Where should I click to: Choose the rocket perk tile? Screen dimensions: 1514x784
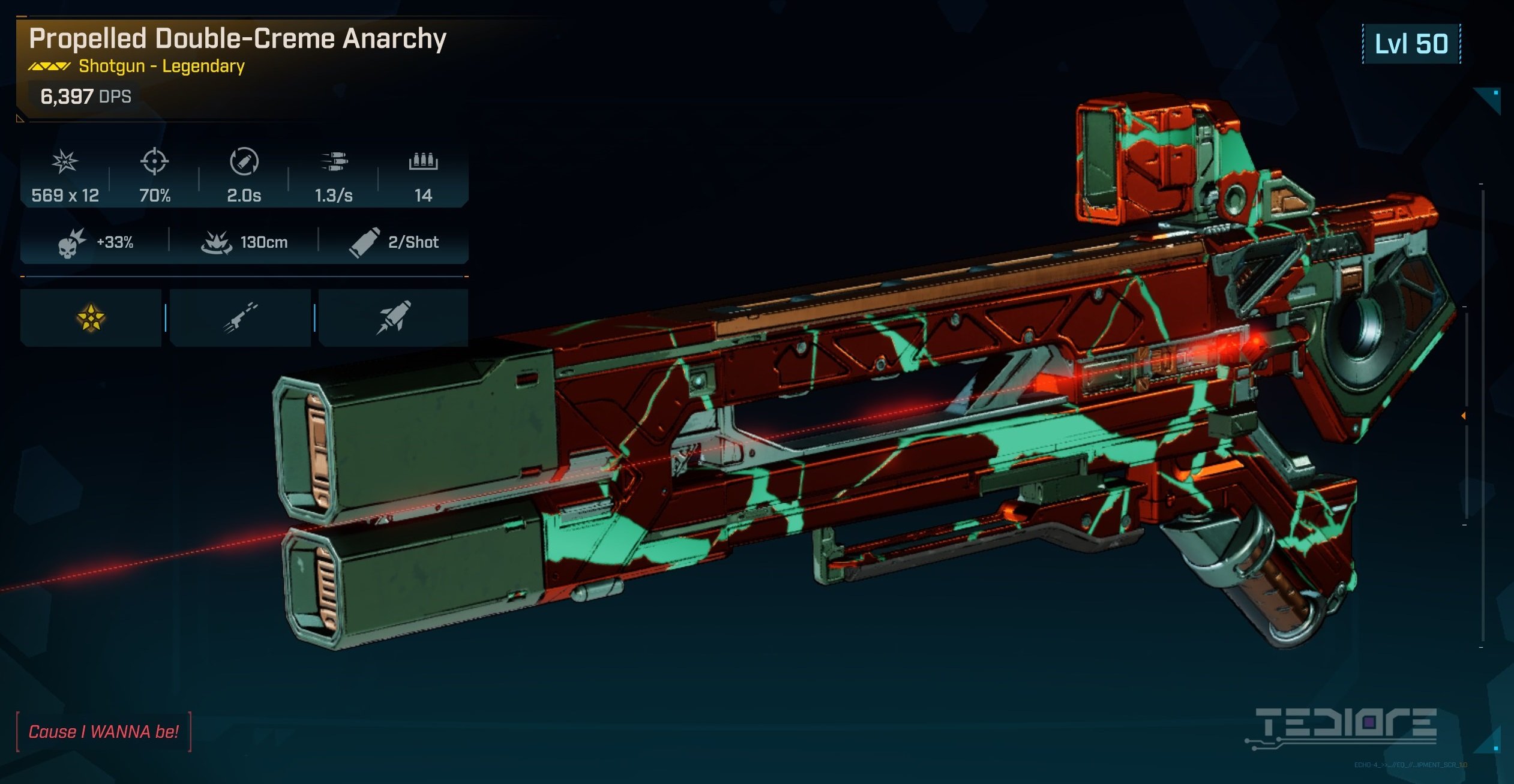tap(394, 317)
